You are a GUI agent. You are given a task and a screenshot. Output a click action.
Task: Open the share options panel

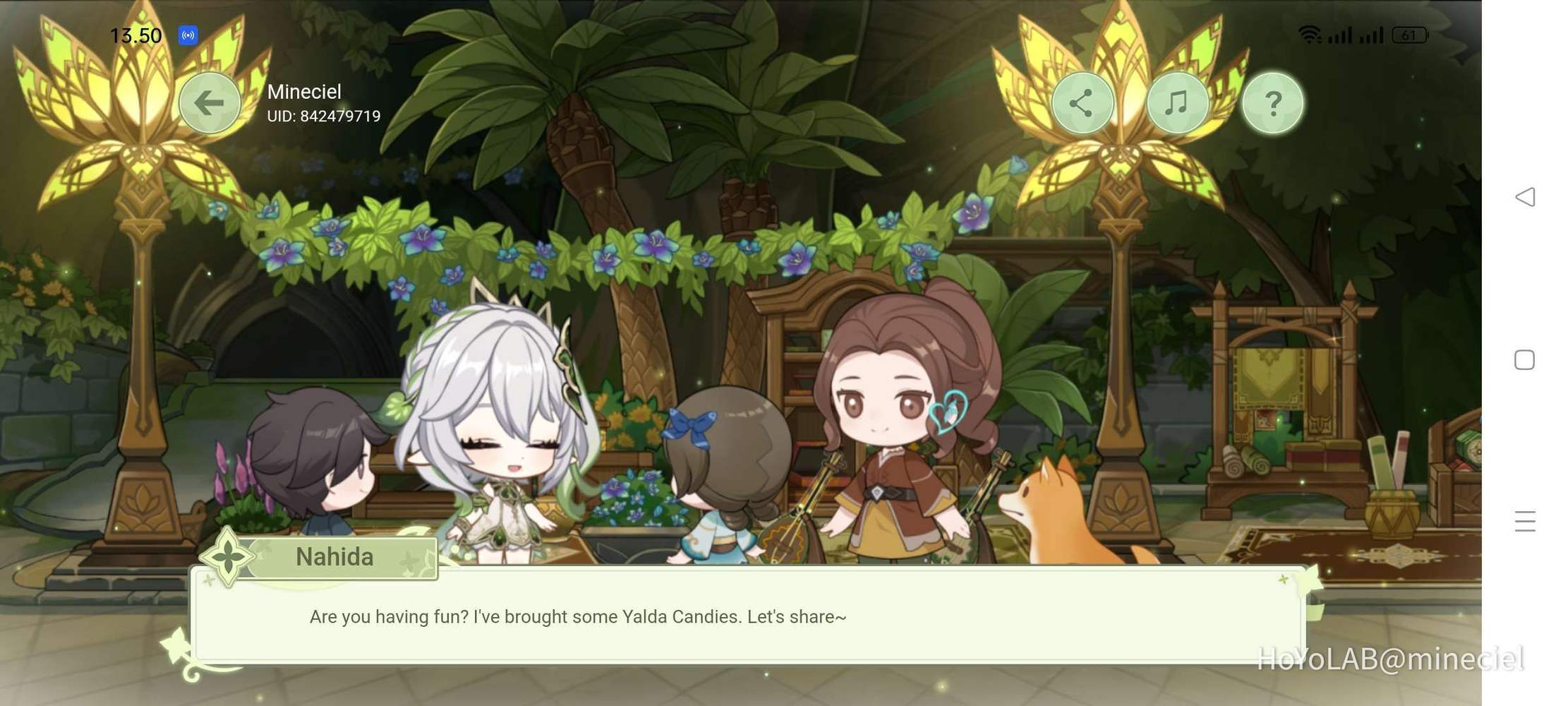click(x=1082, y=102)
